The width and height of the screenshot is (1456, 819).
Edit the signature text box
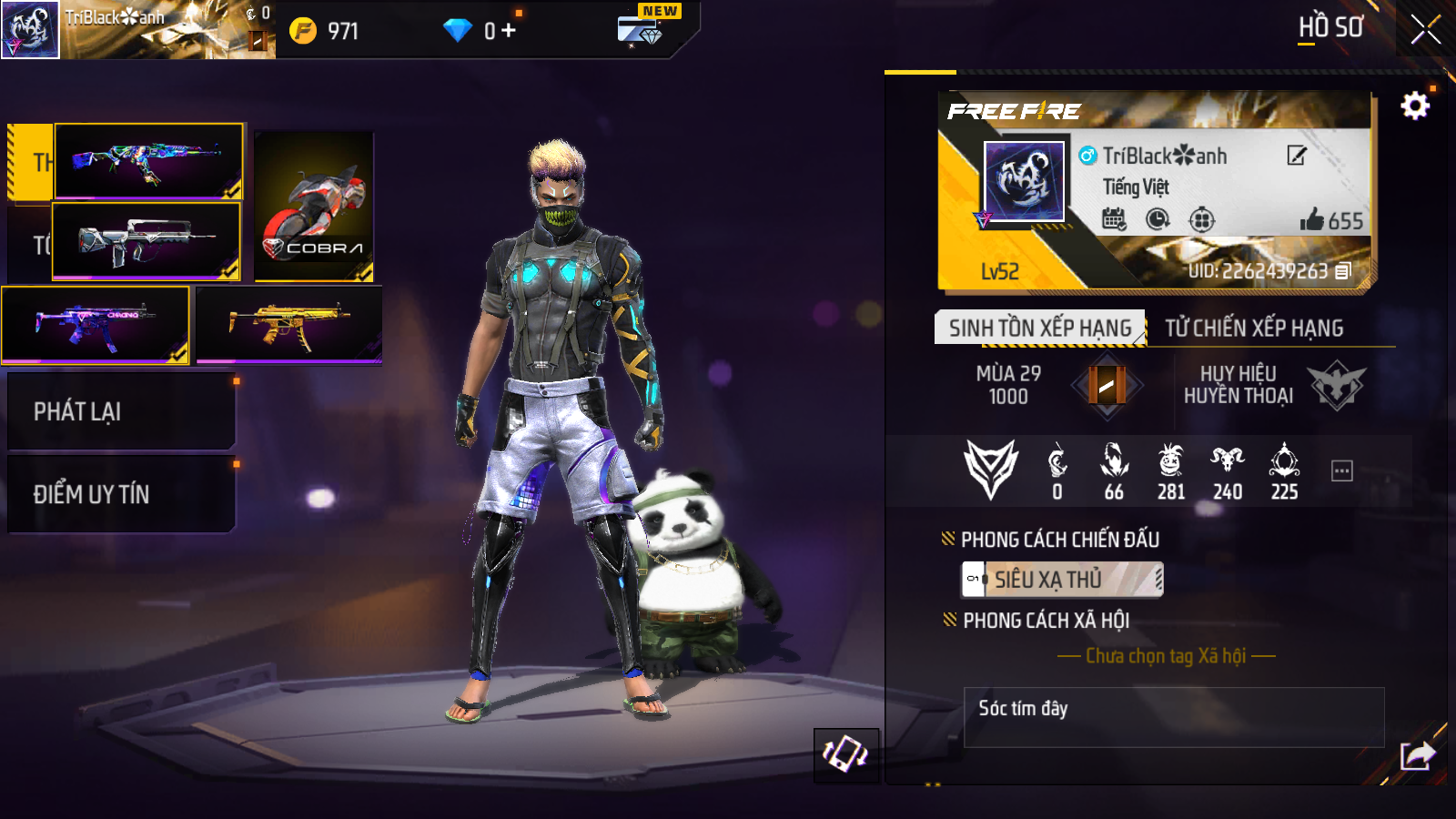(x=1173, y=717)
